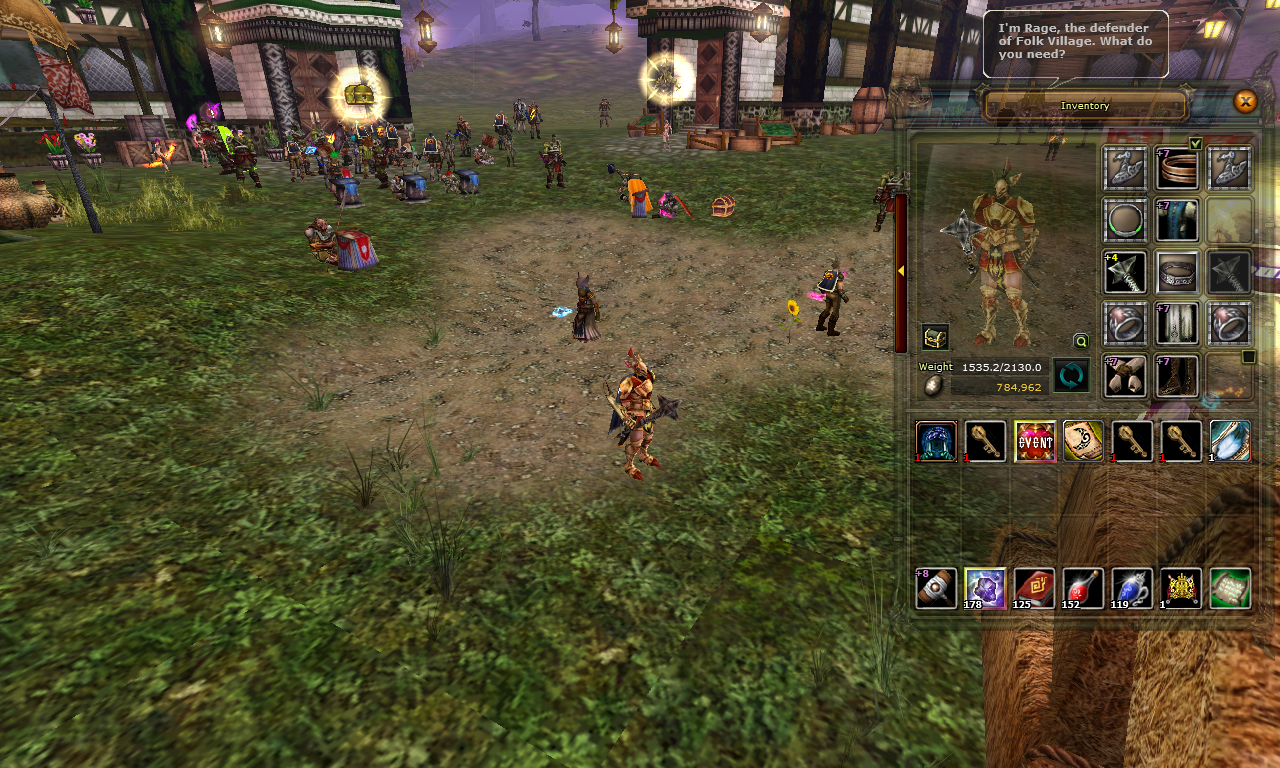Viewport: 1280px width, 768px height.
Task: Select the silver belt equipment slot
Action: coord(1177,272)
